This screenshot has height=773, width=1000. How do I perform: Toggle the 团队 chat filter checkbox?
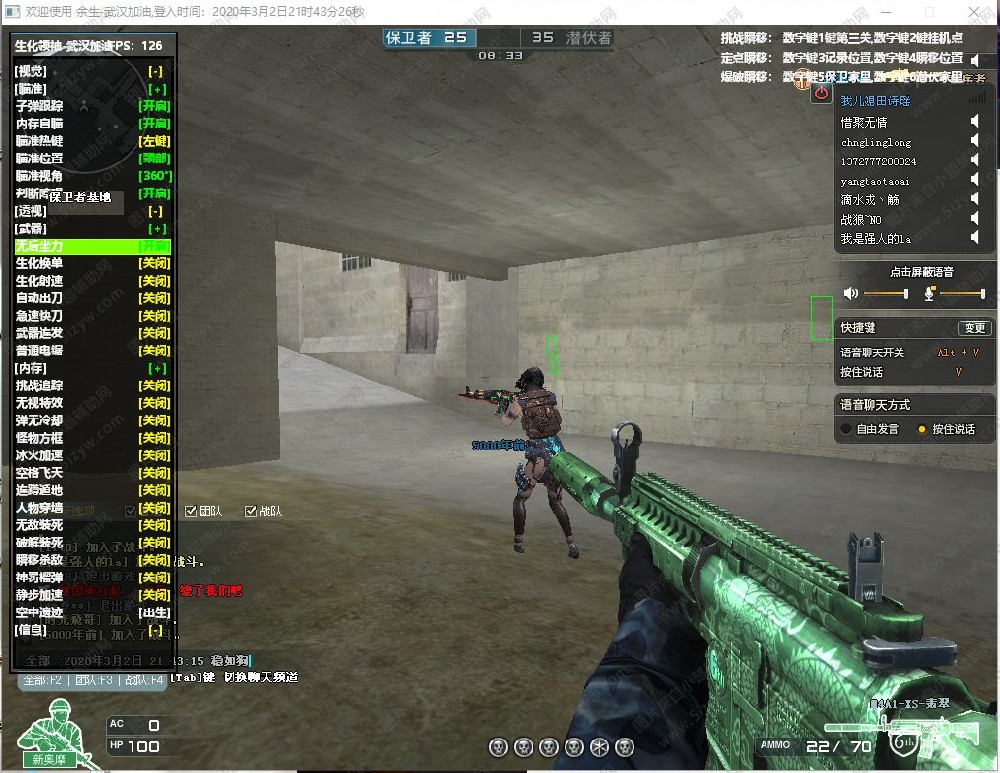click(x=191, y=511)
